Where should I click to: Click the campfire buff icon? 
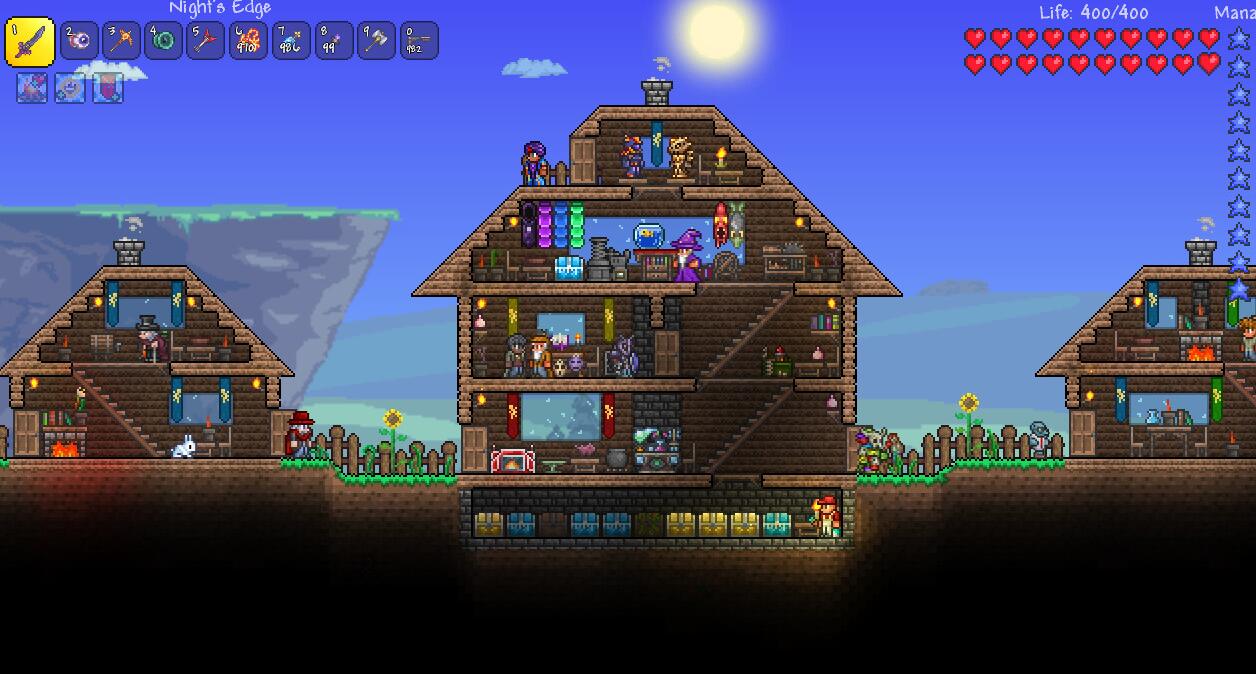pyautogui.click(x=32, y=88)
